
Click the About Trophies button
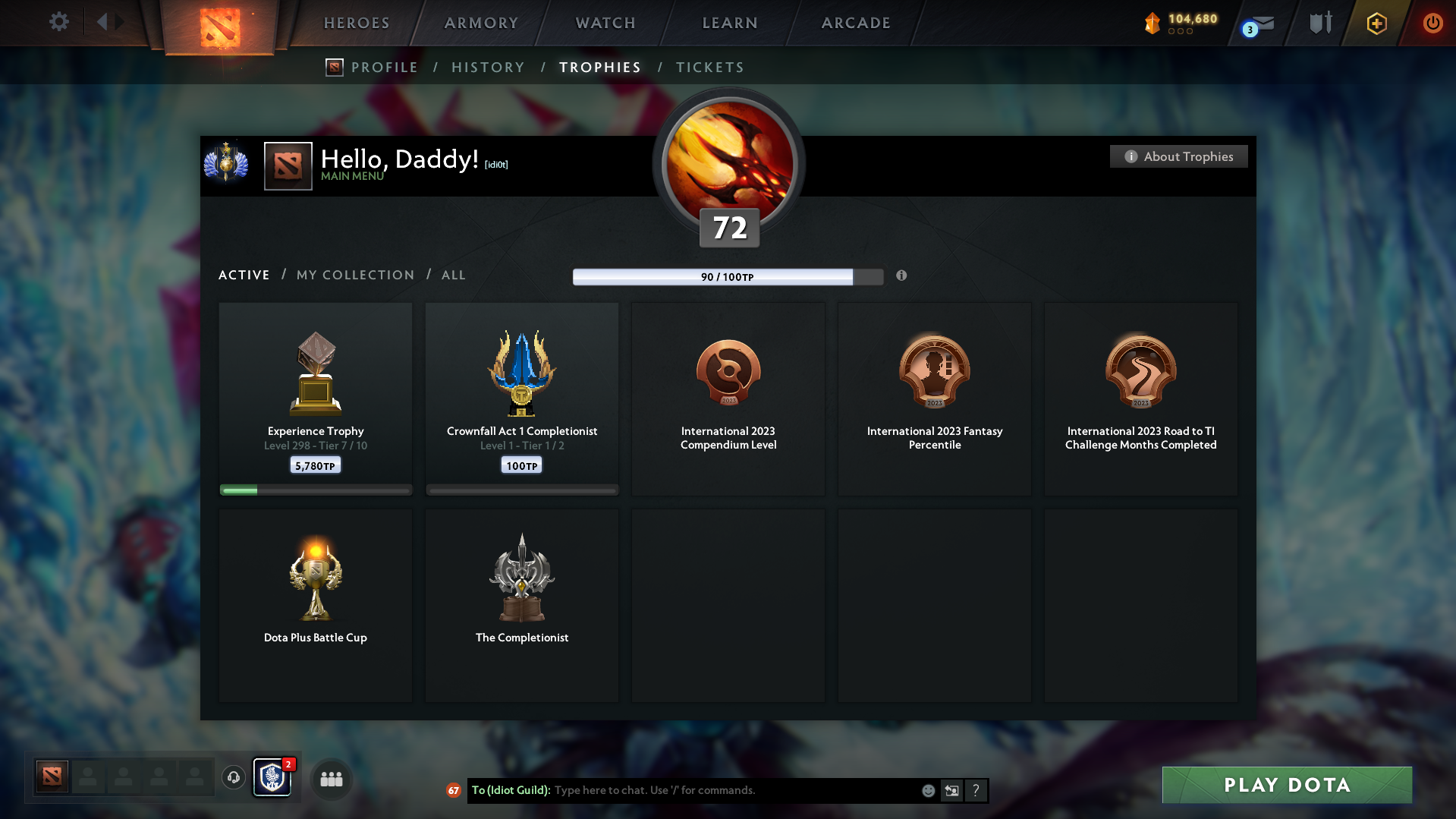tap(1178, 156)
